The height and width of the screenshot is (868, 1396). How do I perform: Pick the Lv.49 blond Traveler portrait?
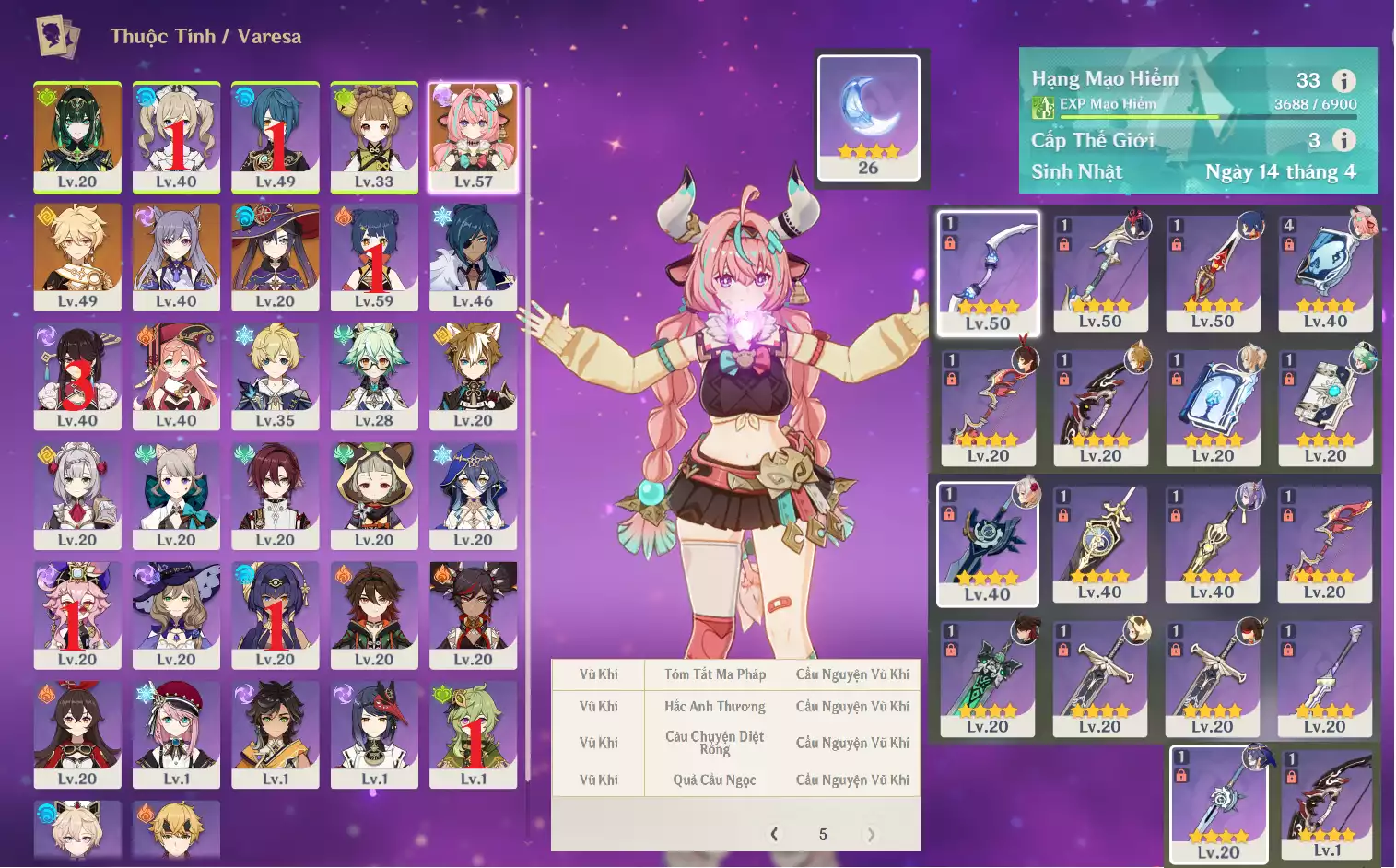coord(77,256)
